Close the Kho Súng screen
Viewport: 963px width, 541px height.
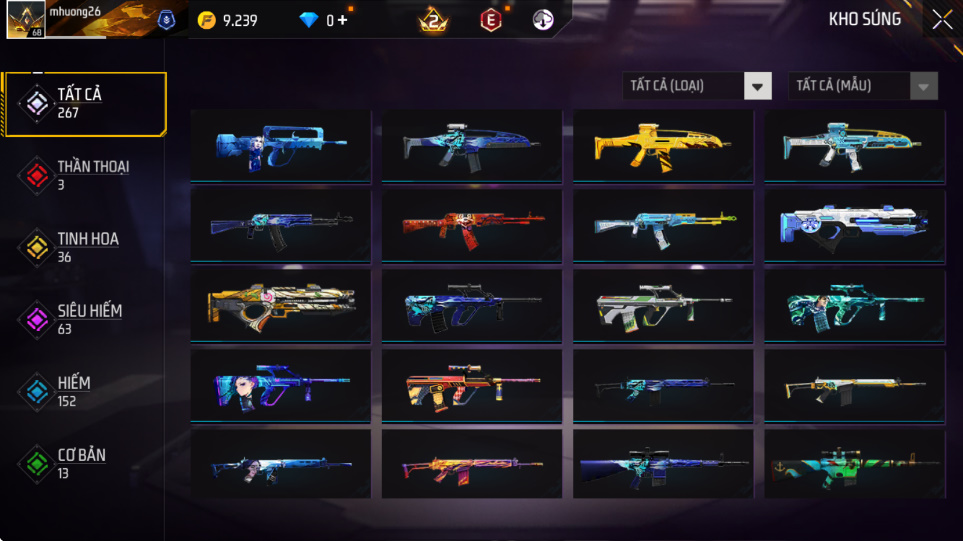(x=942, y=20)
